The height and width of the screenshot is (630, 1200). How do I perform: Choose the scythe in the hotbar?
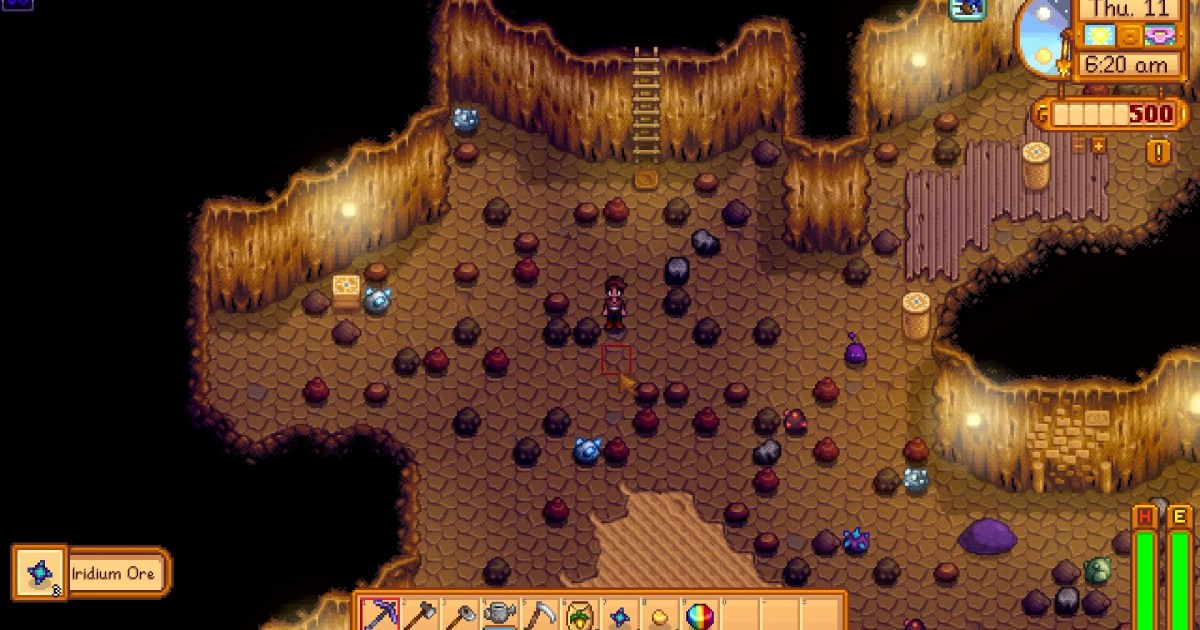[x=539, y=614]
